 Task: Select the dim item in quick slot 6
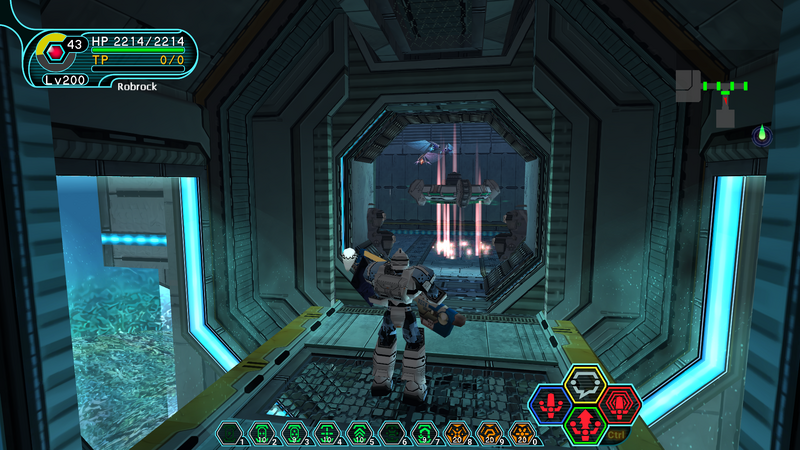pyautogui.click(x=392, y=433)
